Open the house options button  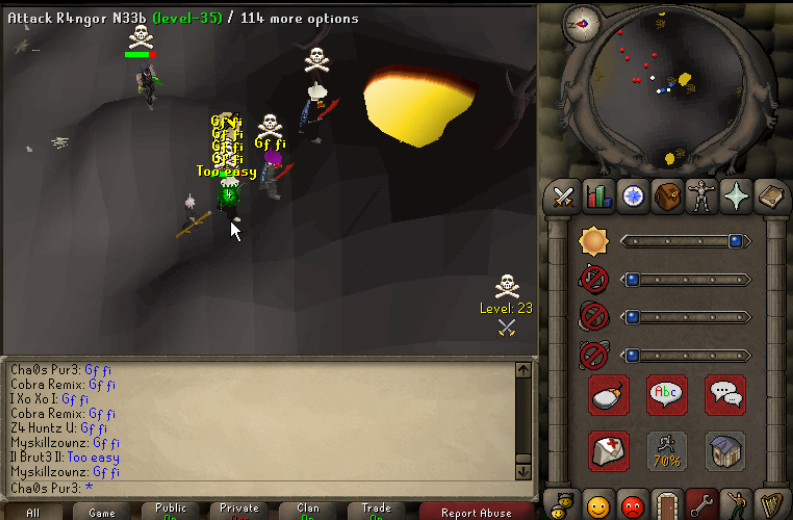(725, 451)
